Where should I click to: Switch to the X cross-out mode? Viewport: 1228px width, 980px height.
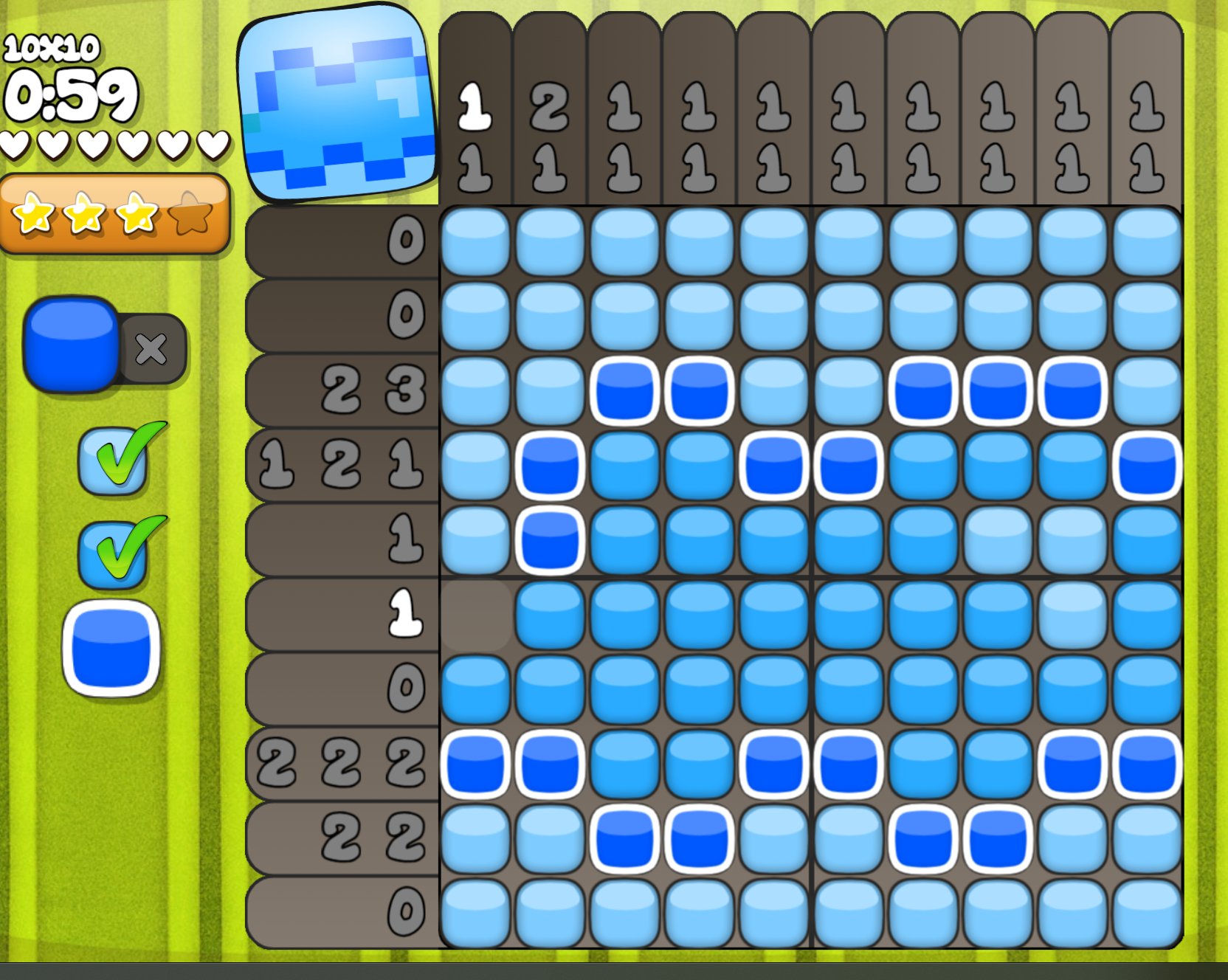click(x=152, y=349)
